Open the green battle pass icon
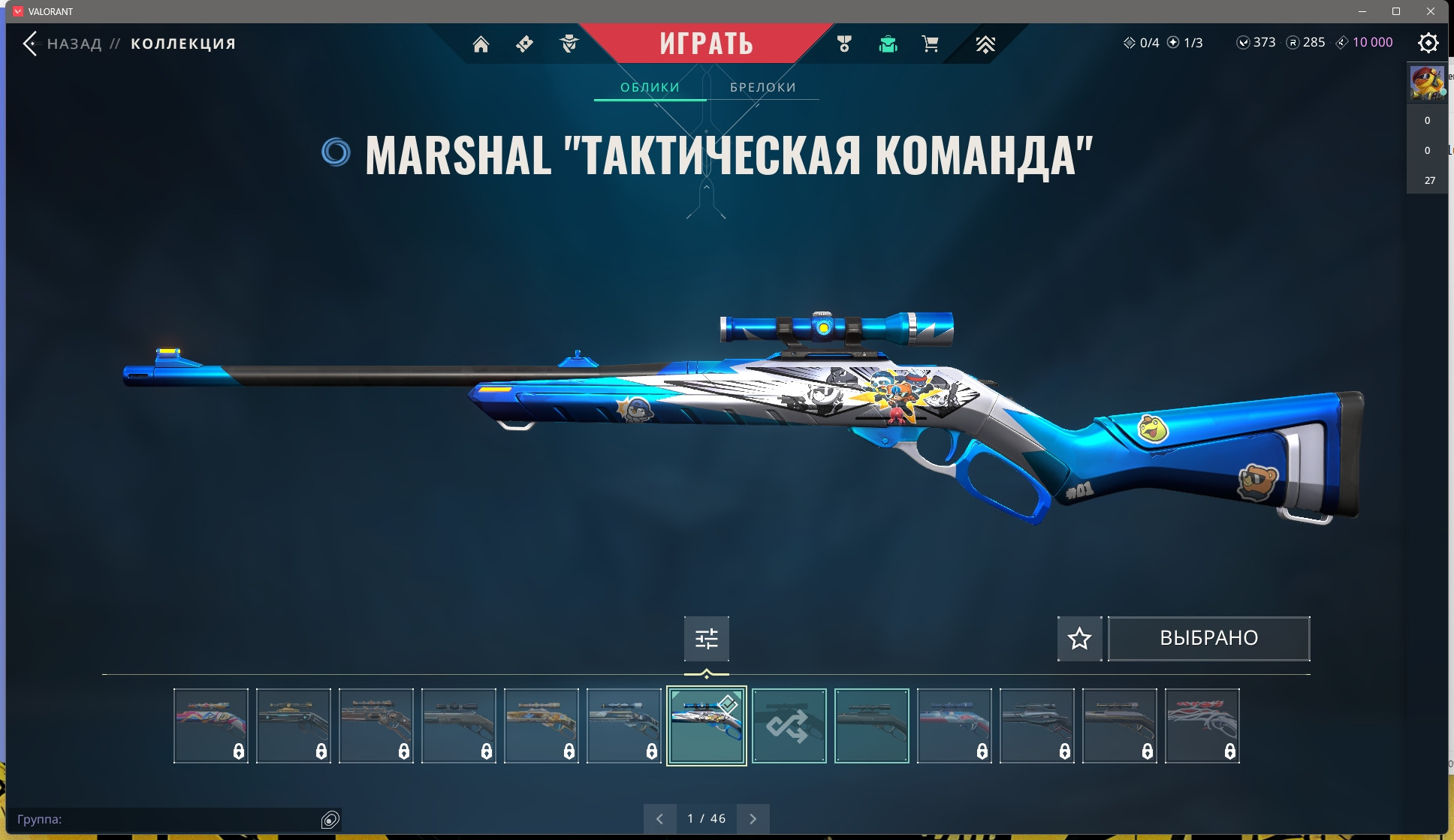Image resolution: width=1454 pixels, height=840 pixels. click(x=888, y=44)
